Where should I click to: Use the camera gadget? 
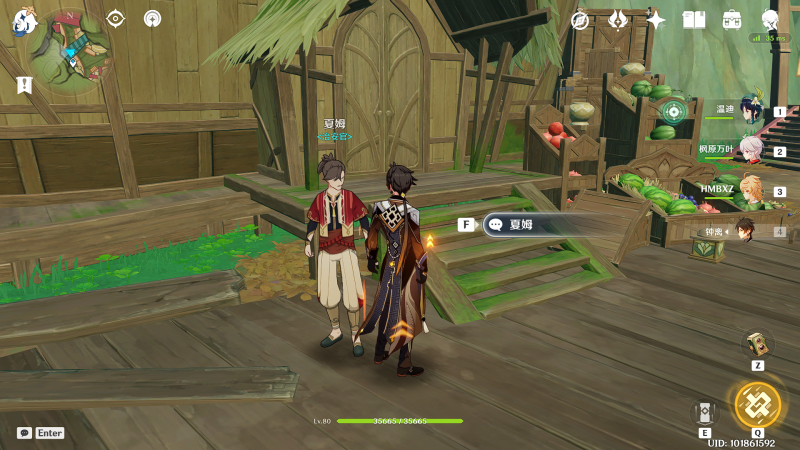click(757, 344)
